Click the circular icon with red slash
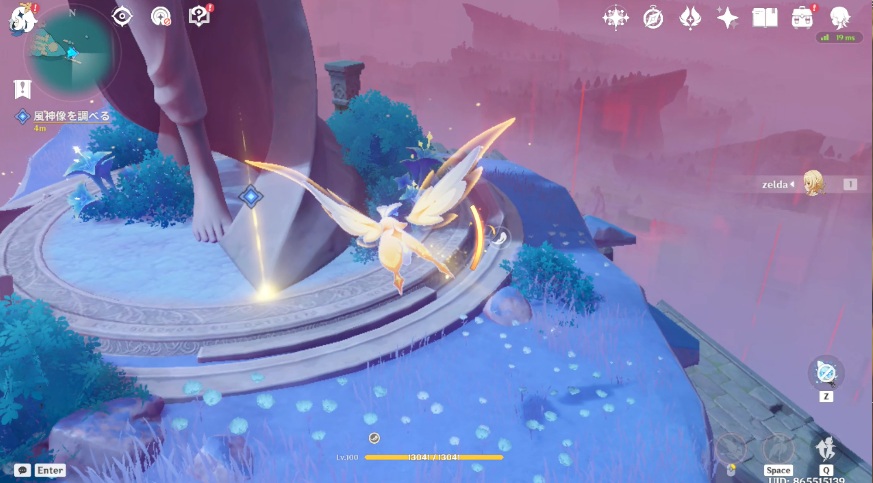The image size is (873, 483). (160, 16)
